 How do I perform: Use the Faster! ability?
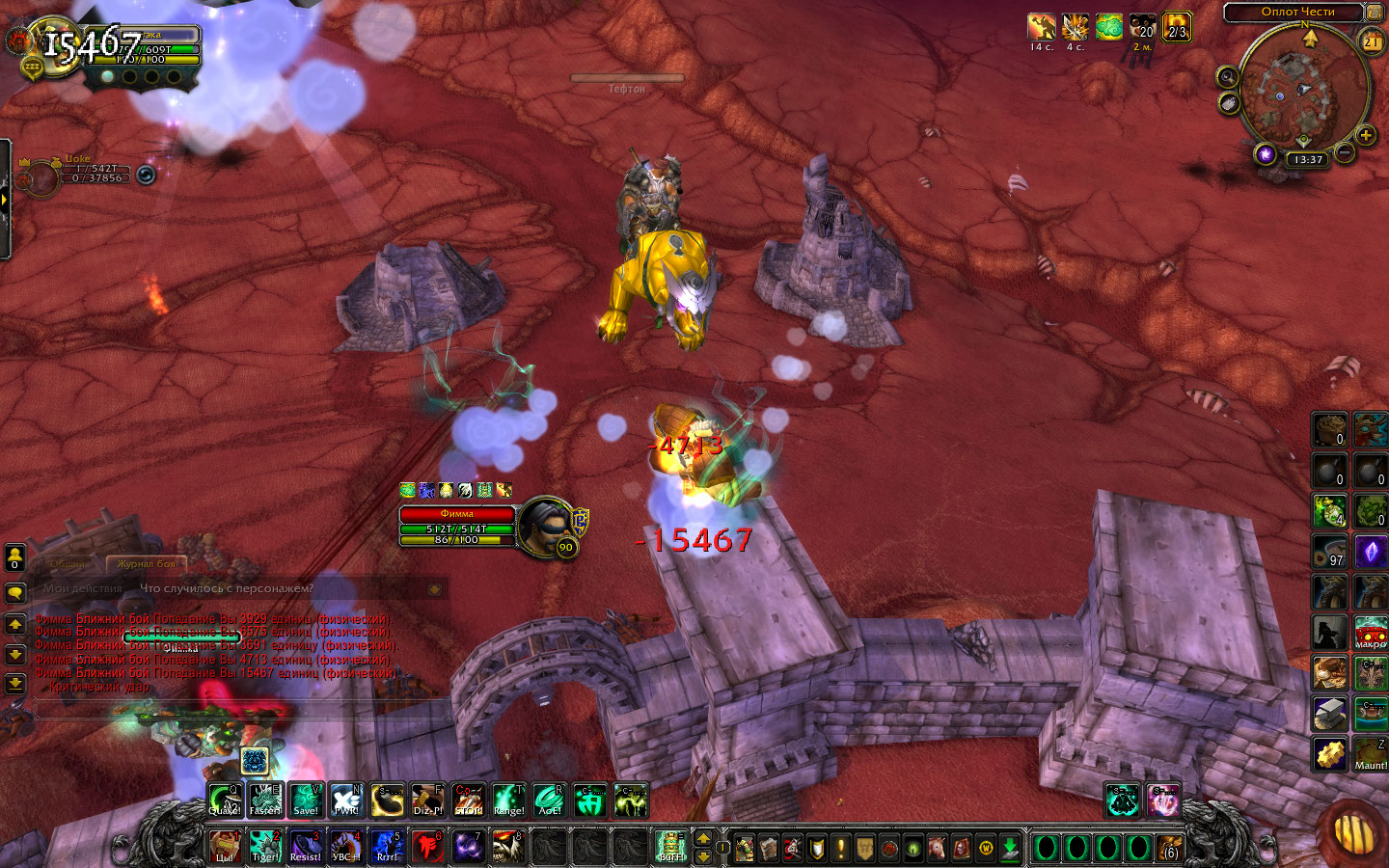(265, 800)
